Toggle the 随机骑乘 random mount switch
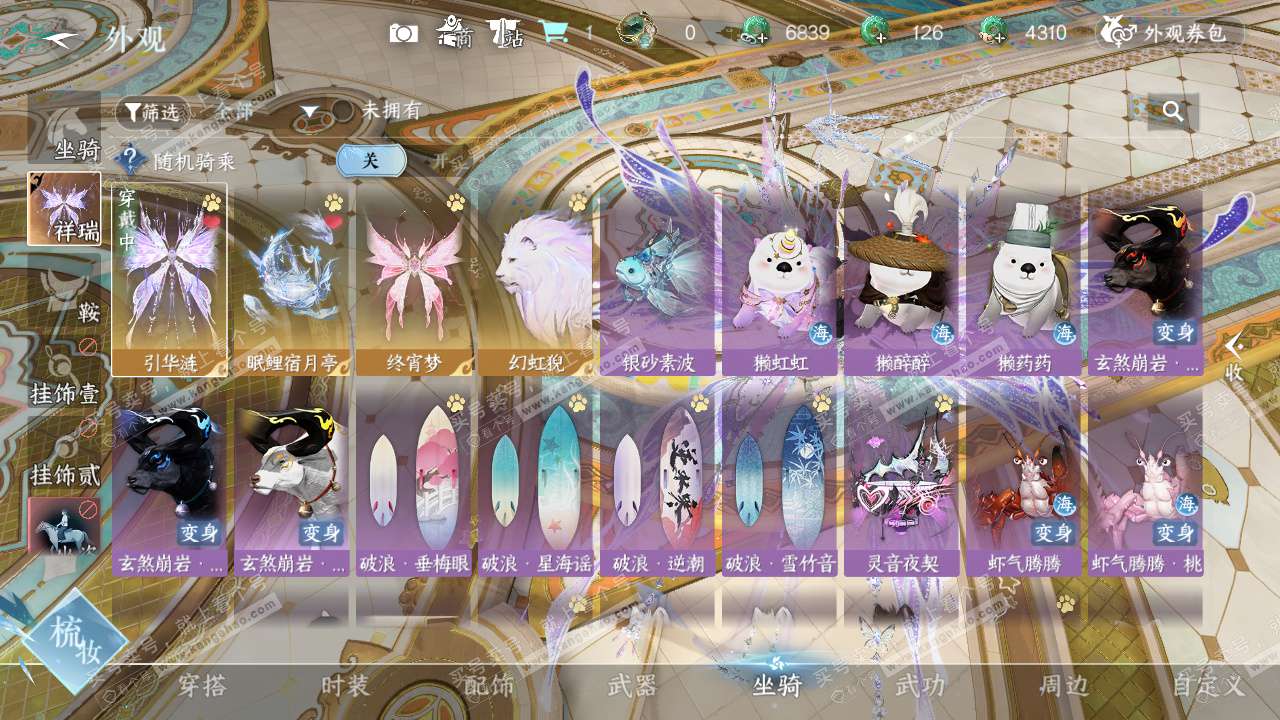 (371, 160)
